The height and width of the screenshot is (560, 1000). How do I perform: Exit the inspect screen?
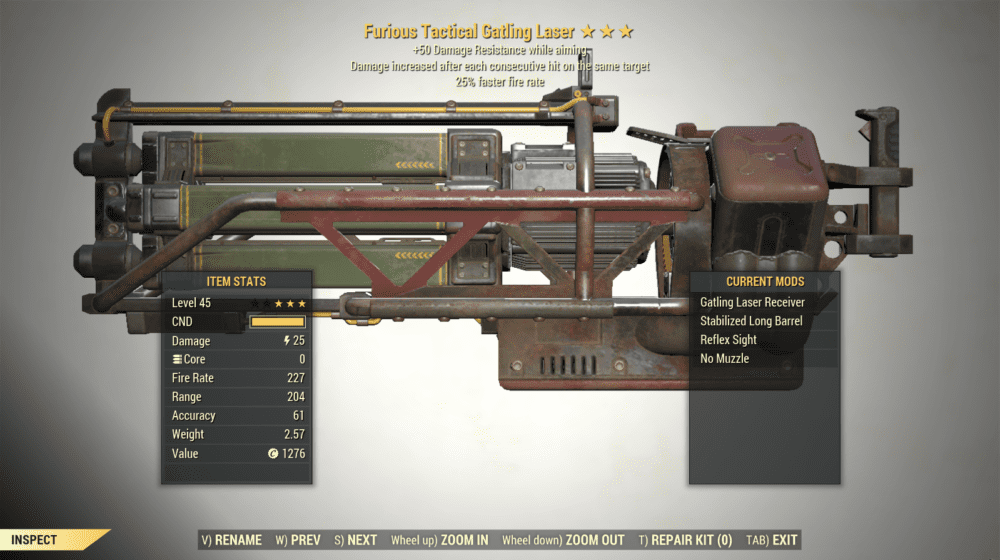(x=774, y=540)
